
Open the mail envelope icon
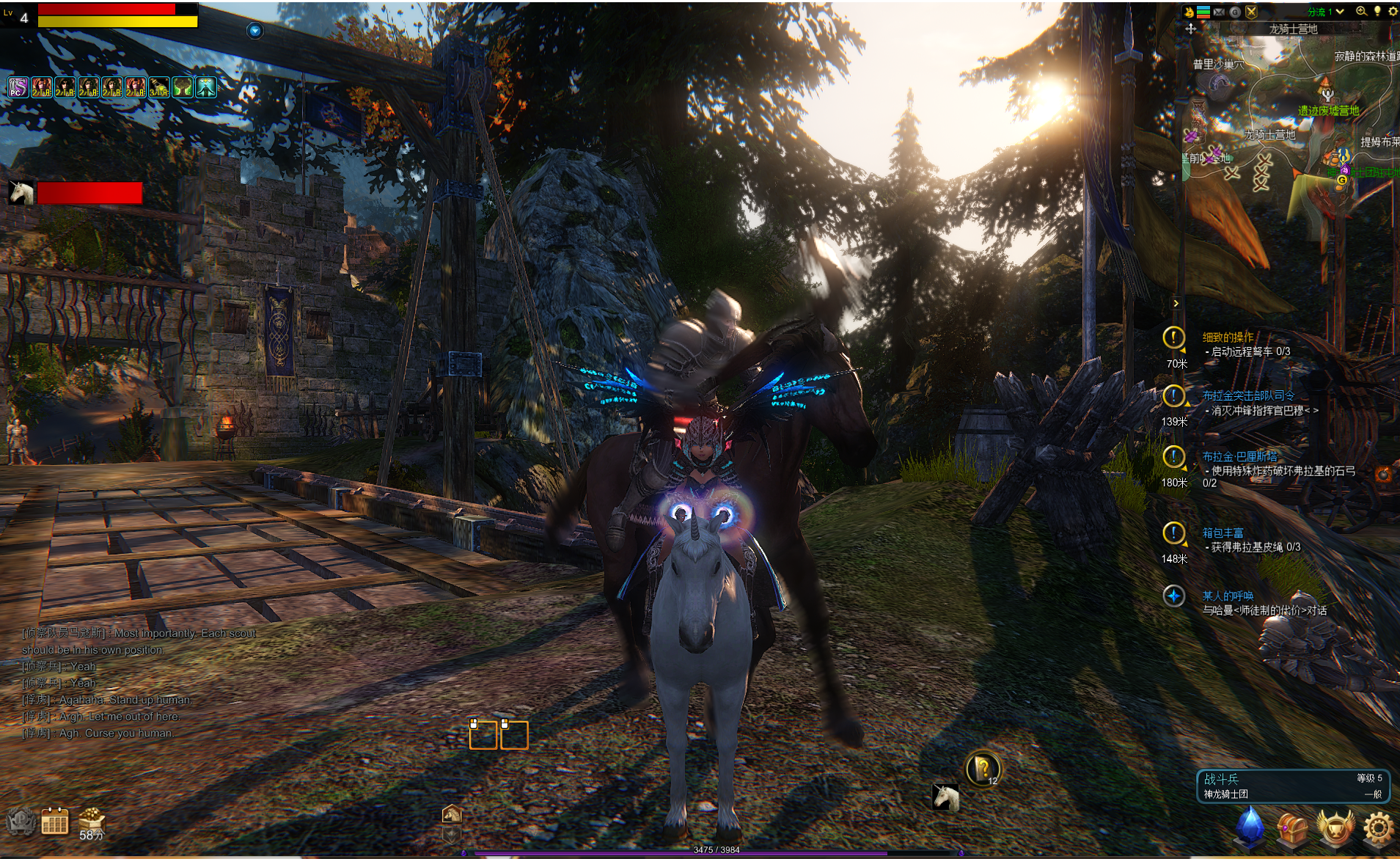[1219, 12]
